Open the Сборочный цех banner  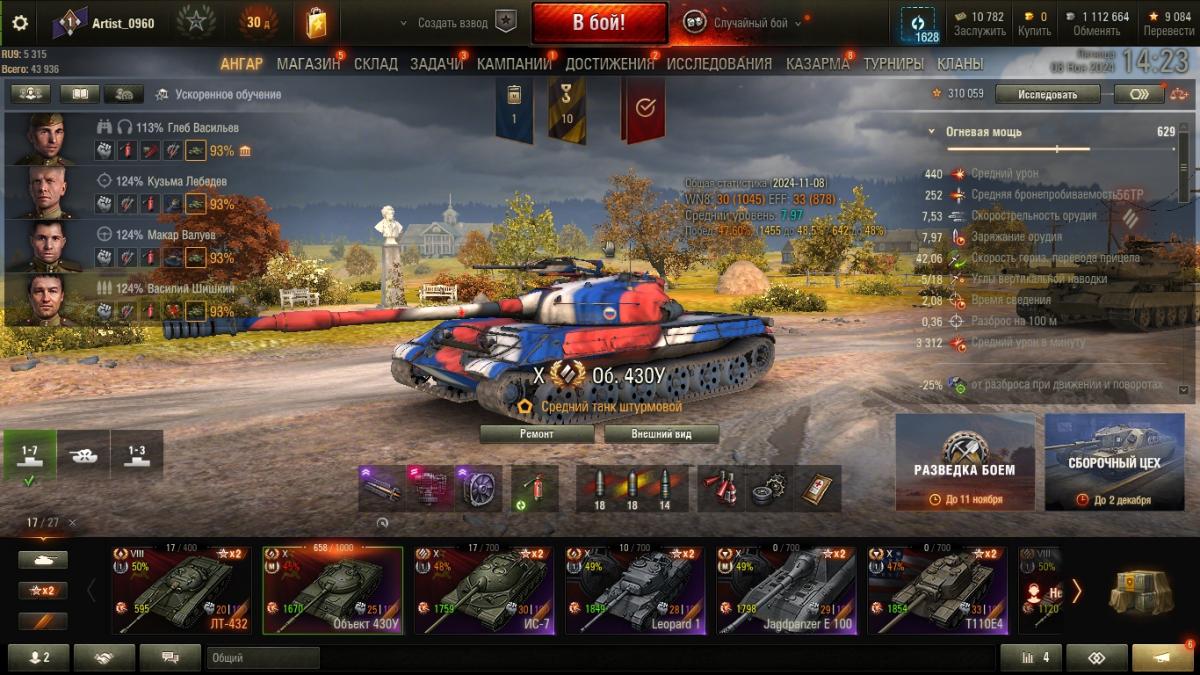1114,462
